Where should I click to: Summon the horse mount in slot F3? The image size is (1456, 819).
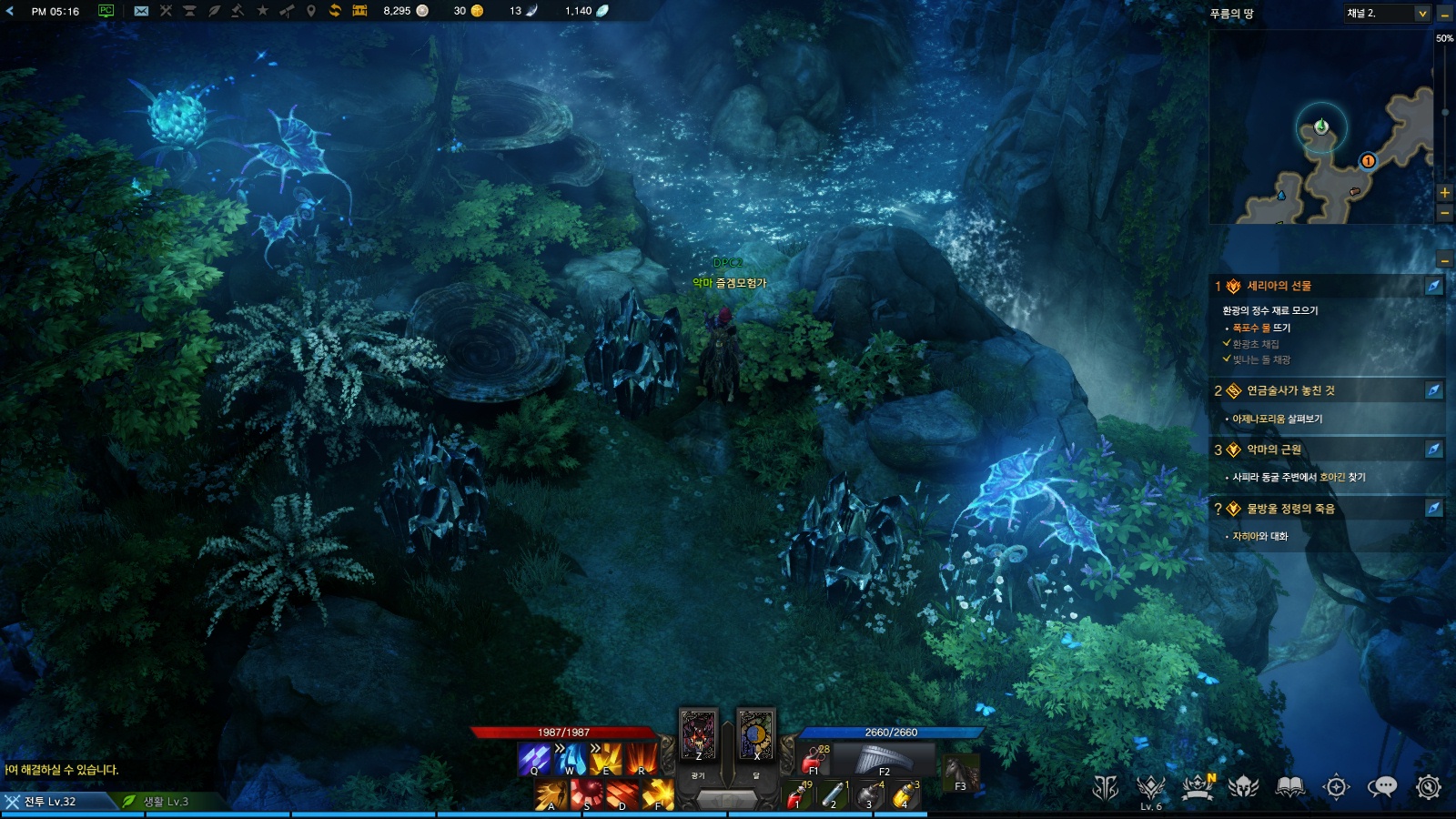(961, 773)
